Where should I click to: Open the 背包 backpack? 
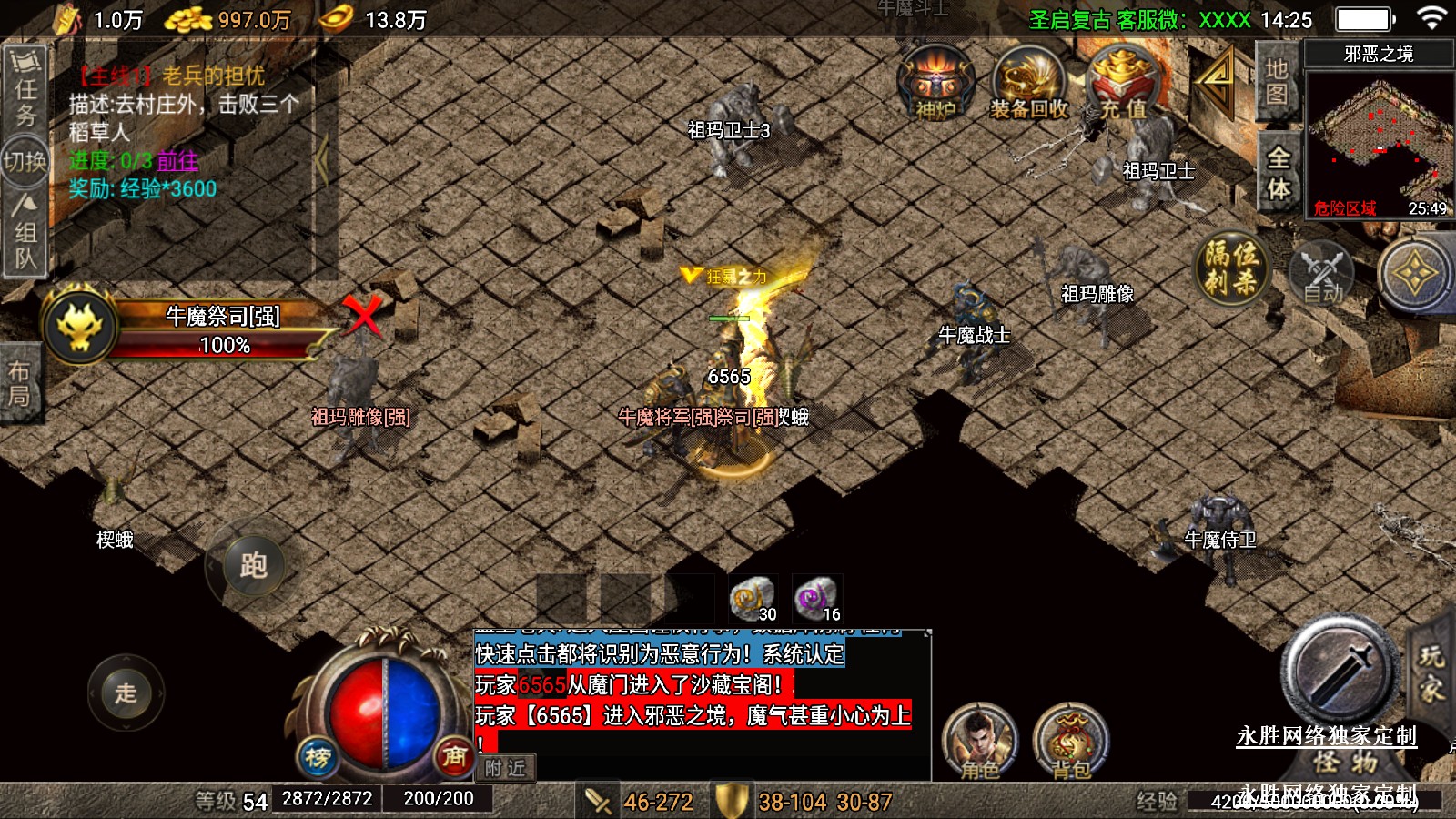tap(1071, 742)
